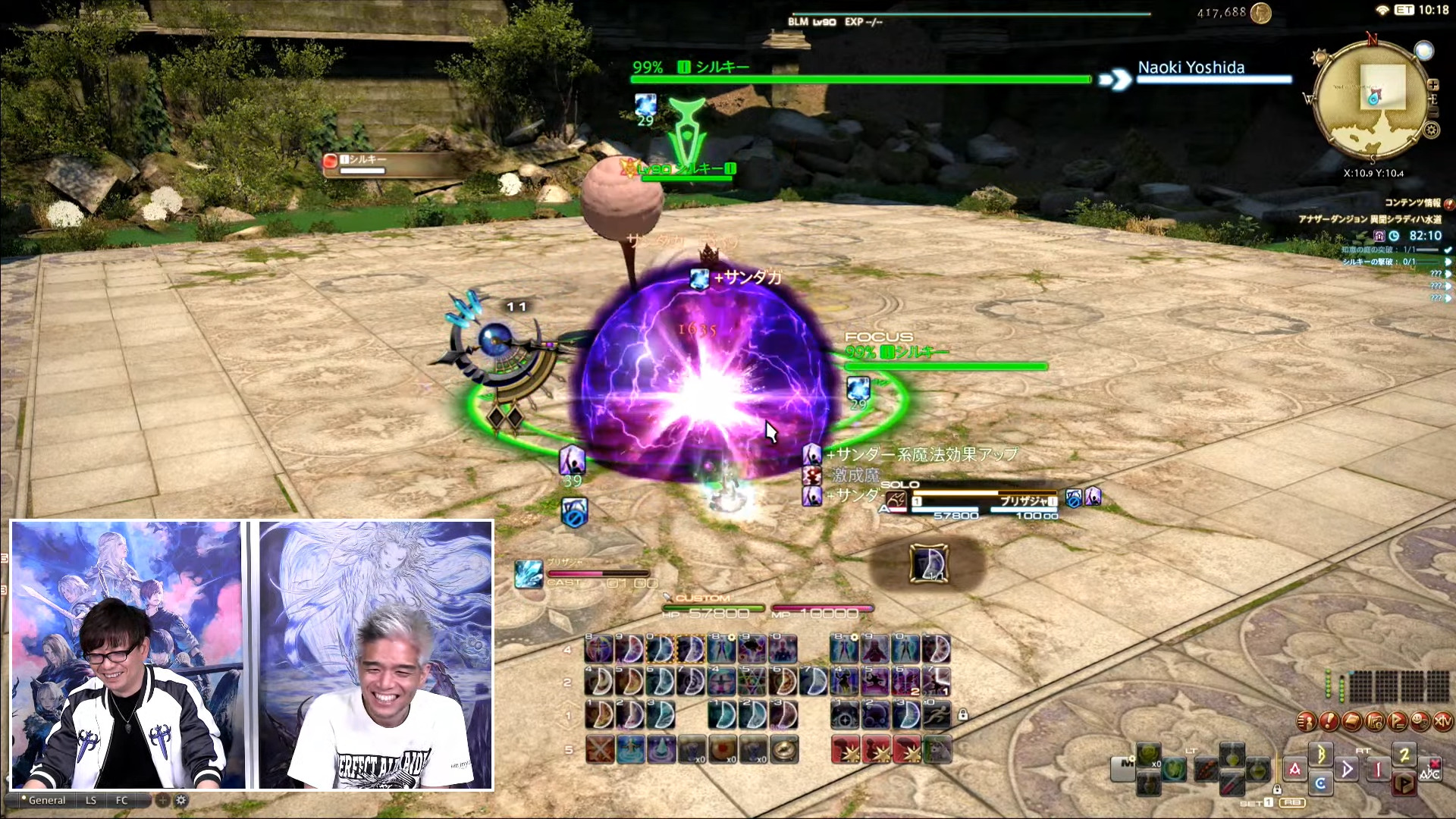The height and width of the screenshot is (819, 1456).
Task: Zoom in the minimap with plus button
Action: pyautogui.click(x=1432, y=85)
